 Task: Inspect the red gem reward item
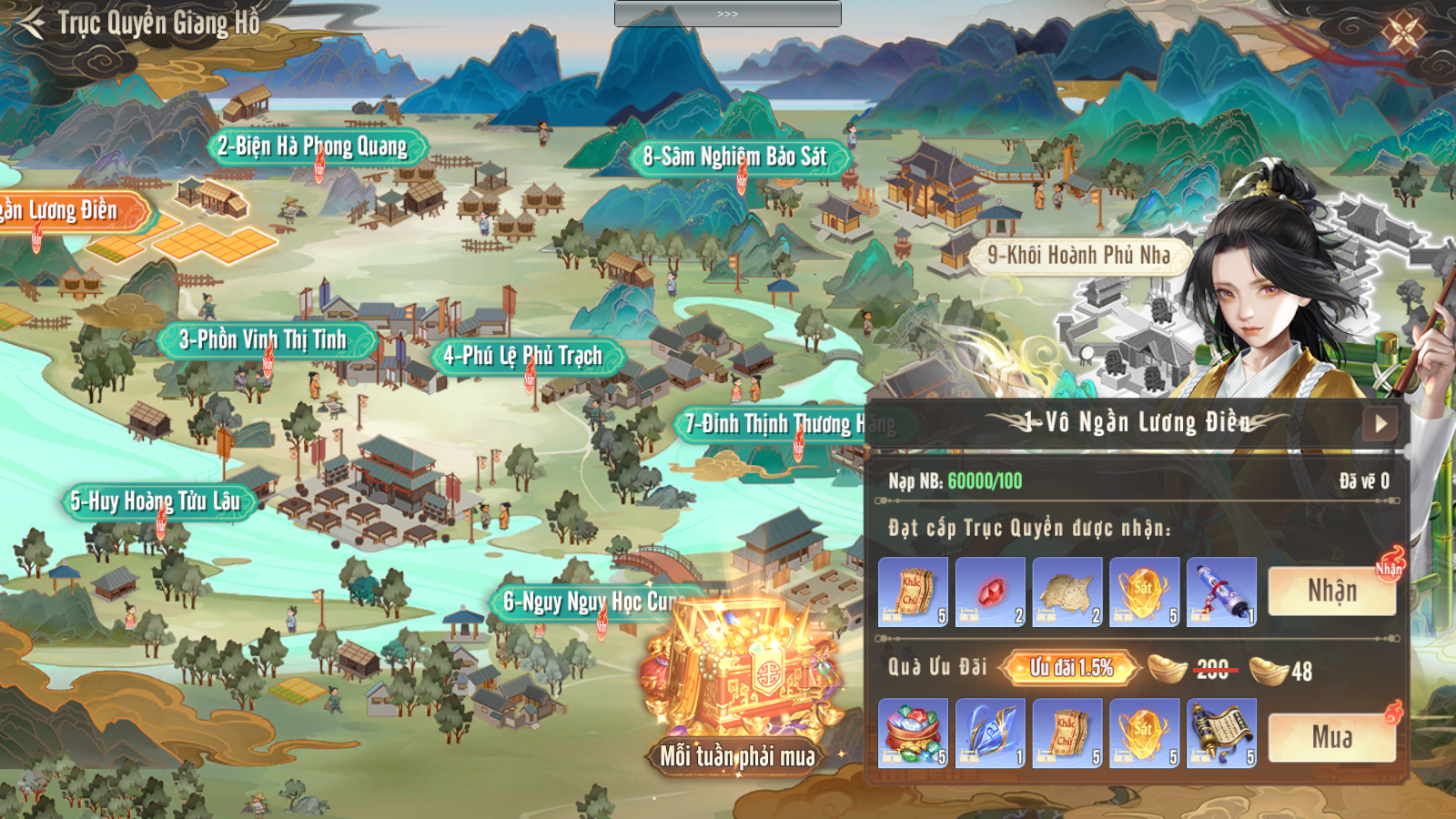(x=990, y=592)
